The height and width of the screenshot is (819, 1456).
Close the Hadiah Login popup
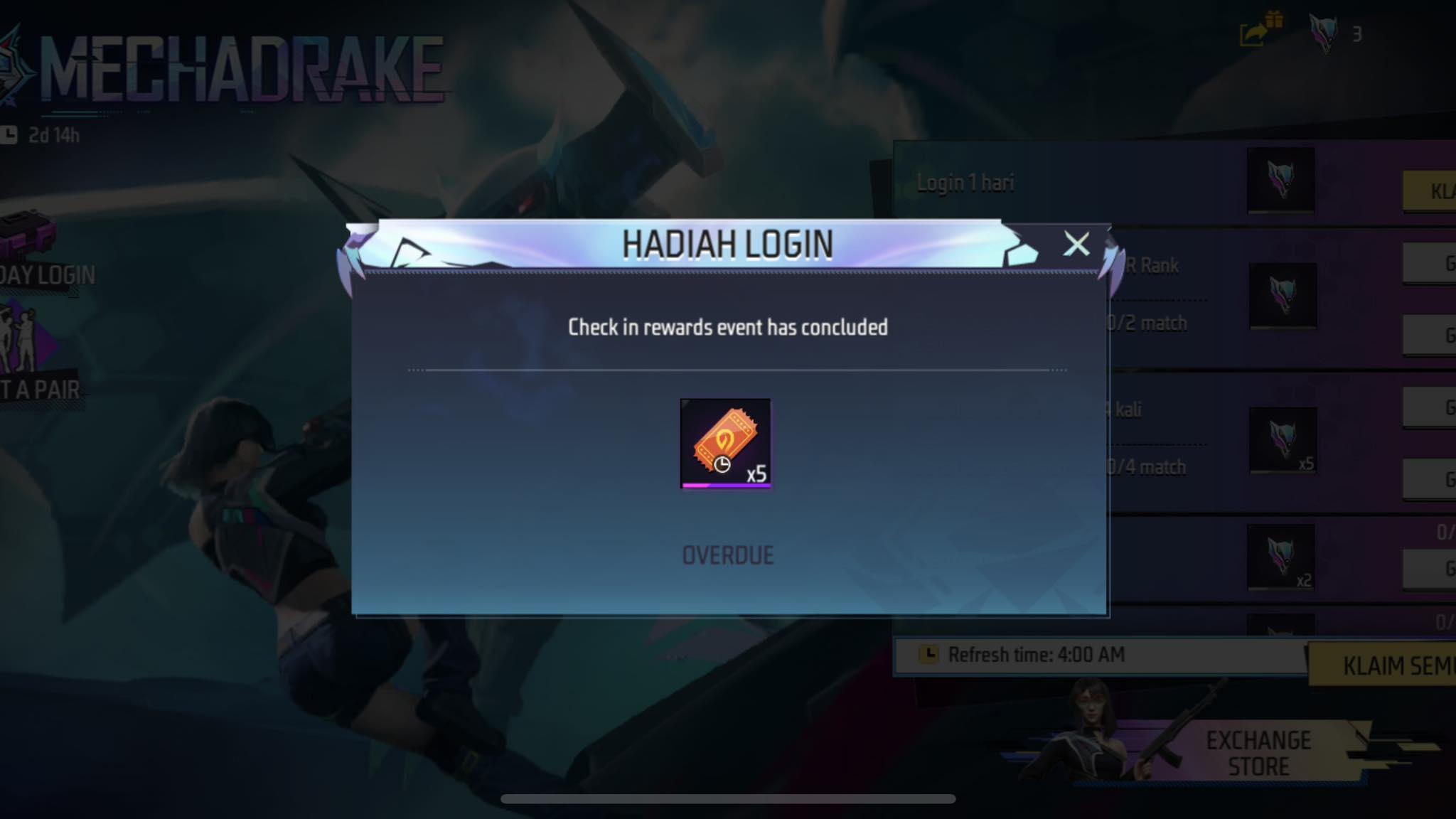click(x=1076, y=245)
